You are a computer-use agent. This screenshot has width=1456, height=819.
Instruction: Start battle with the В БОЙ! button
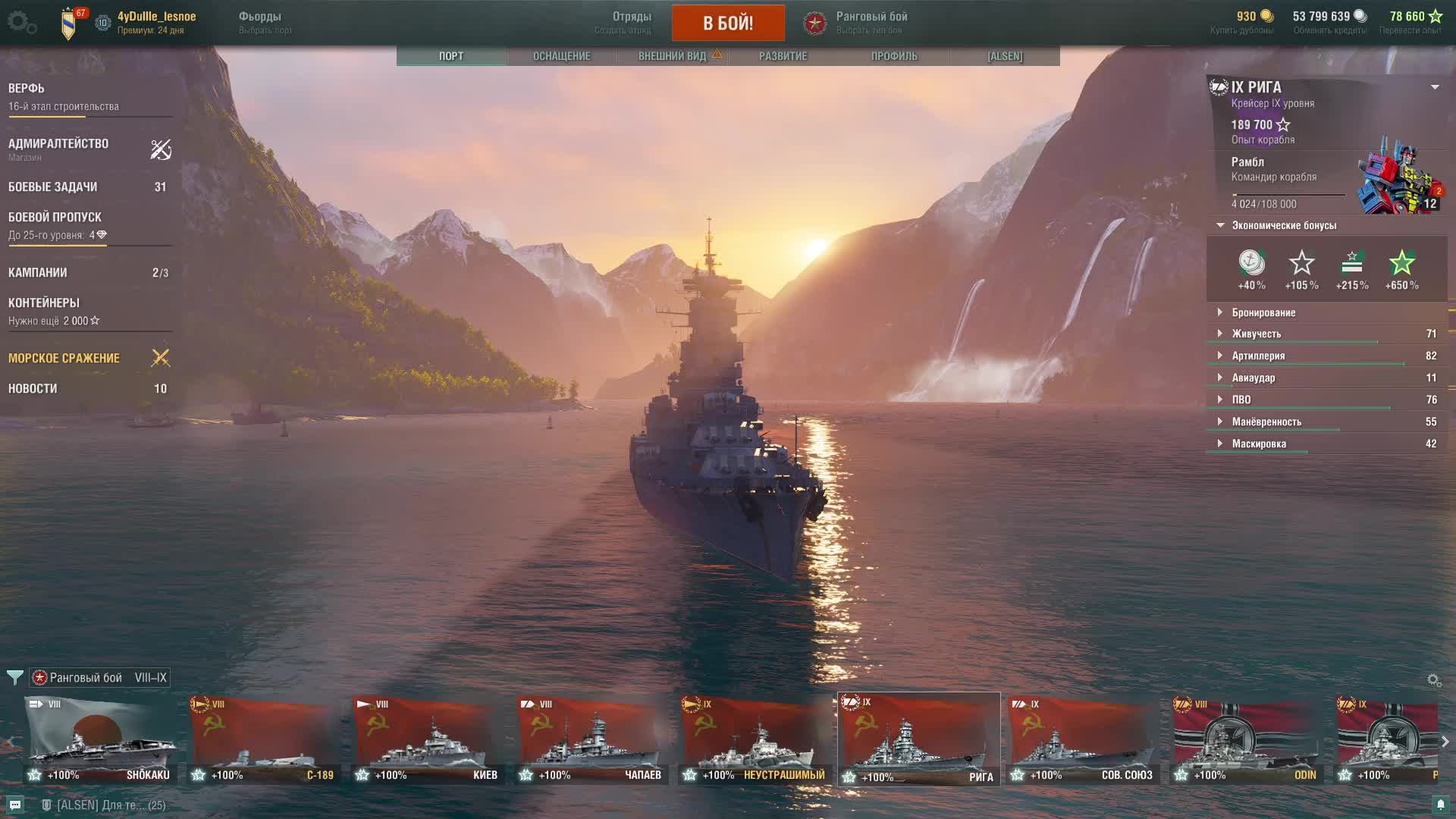(x=727, y=23)
